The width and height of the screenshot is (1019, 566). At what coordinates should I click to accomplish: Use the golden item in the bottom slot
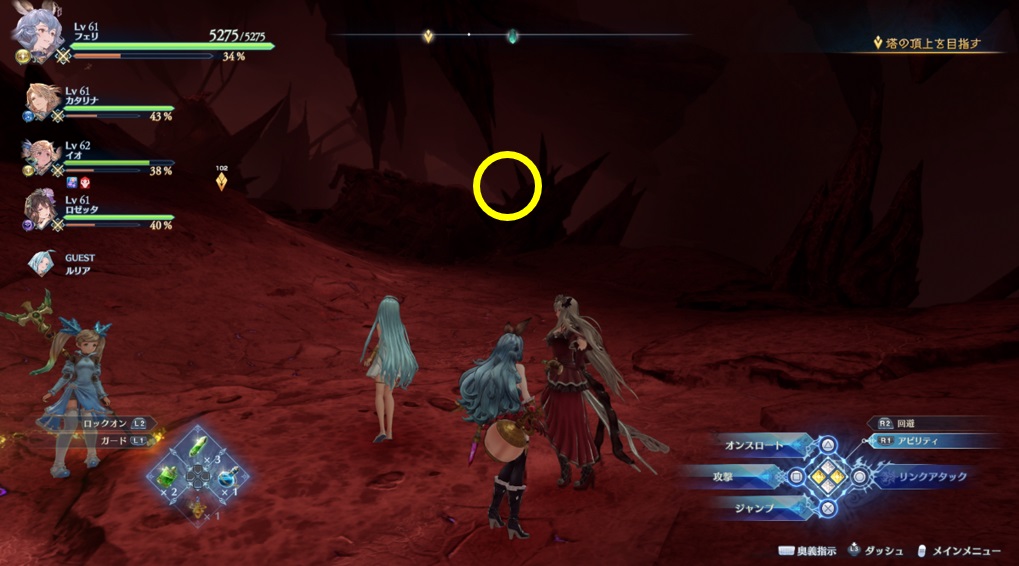point(197,509)
